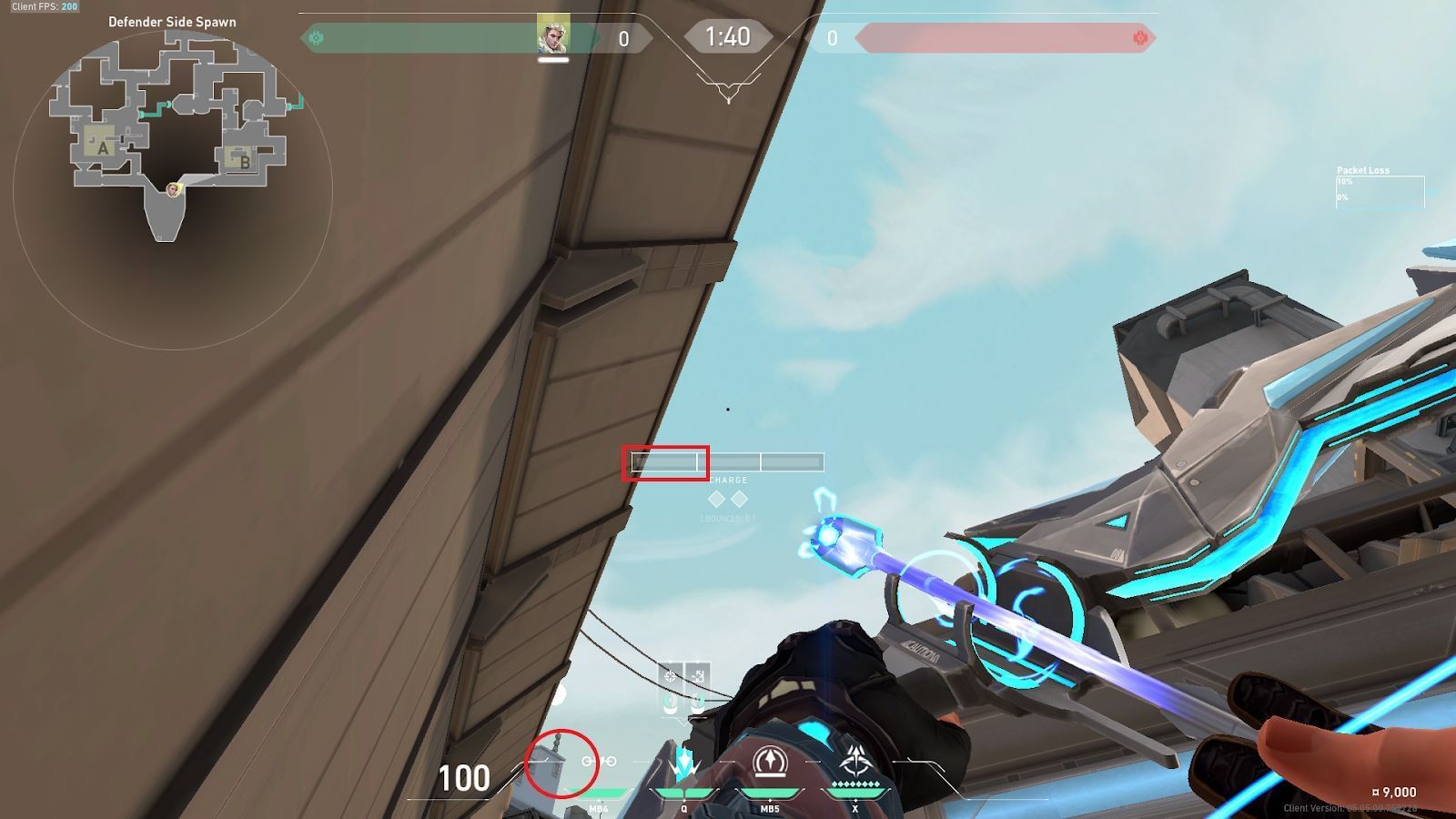Toggle the first bounce diamond under the charge bar
Image resolution: width=1456 pixels, height=819 pixels.
[716, 498]
